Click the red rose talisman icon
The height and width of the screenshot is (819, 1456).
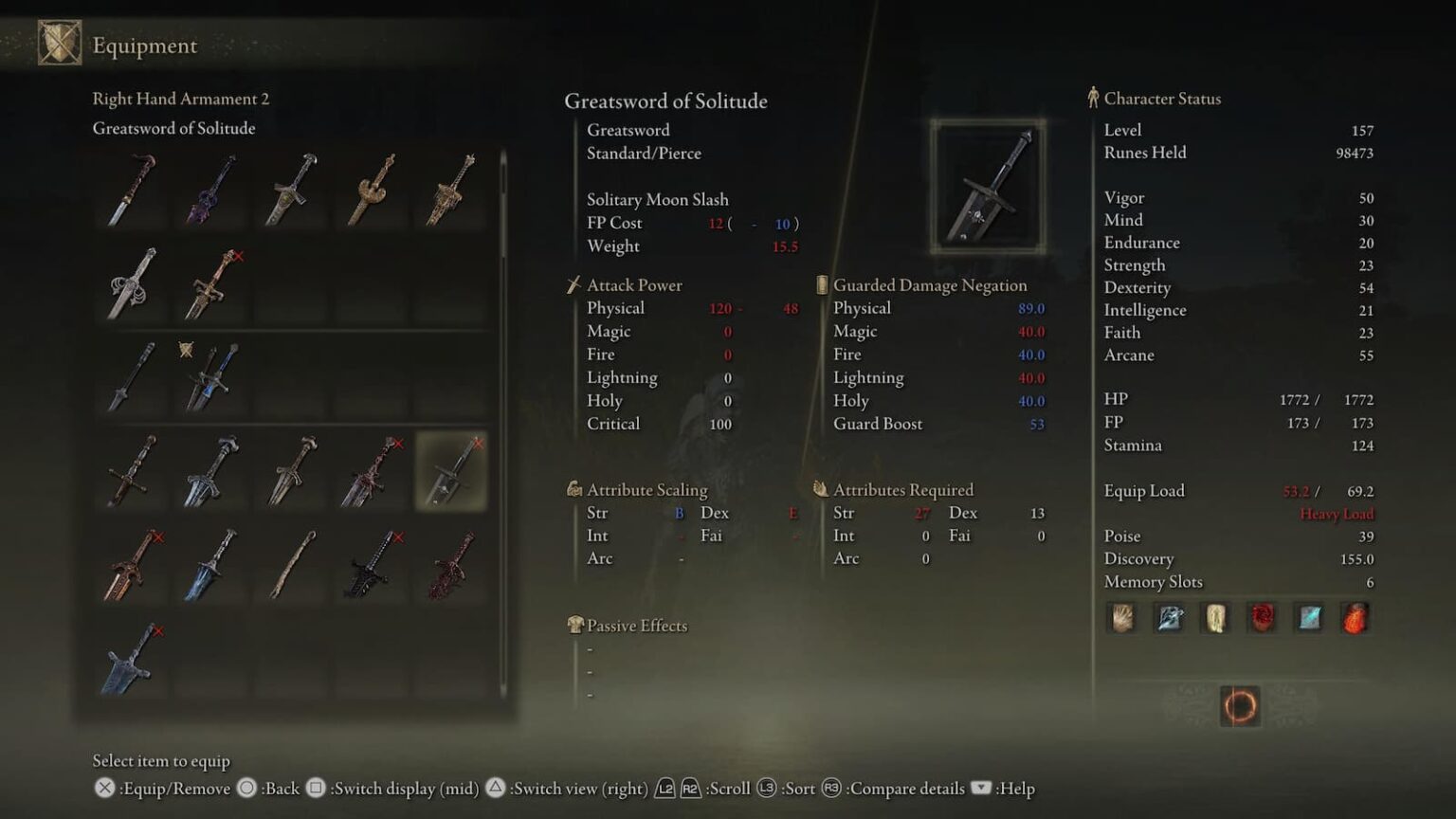click(1261, 618)
